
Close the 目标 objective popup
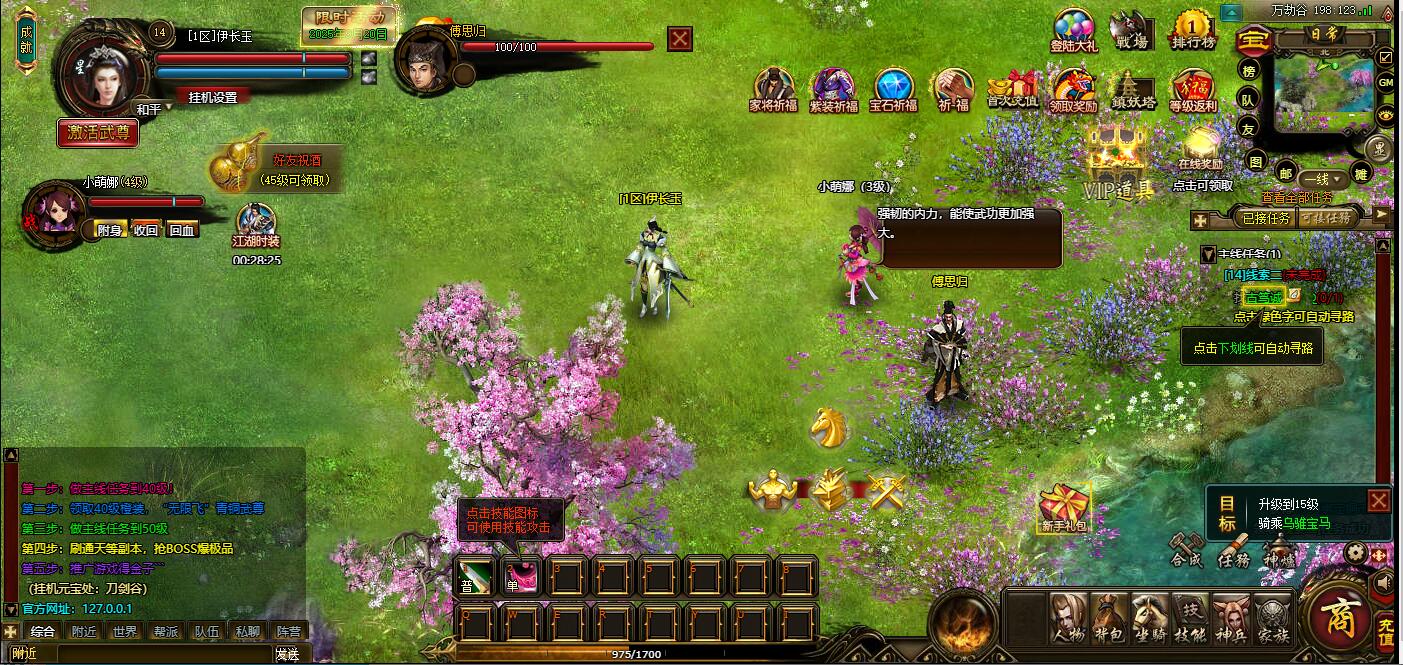click(1379, 500)
